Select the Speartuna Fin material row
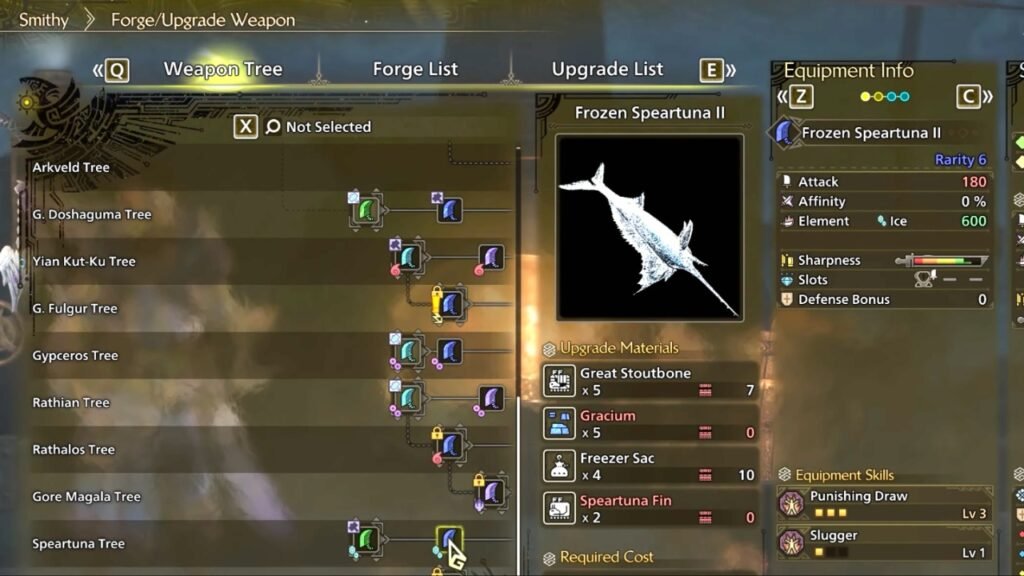This screenshot has height=576, width=1024. tap(650, 508)
